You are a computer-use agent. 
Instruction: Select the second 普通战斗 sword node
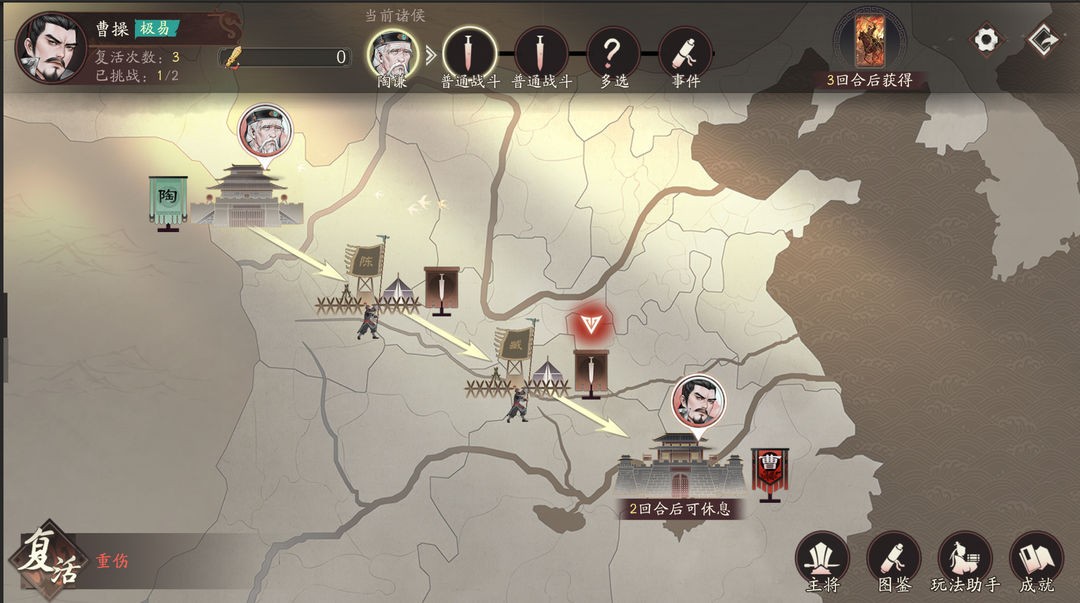(541, 52)
